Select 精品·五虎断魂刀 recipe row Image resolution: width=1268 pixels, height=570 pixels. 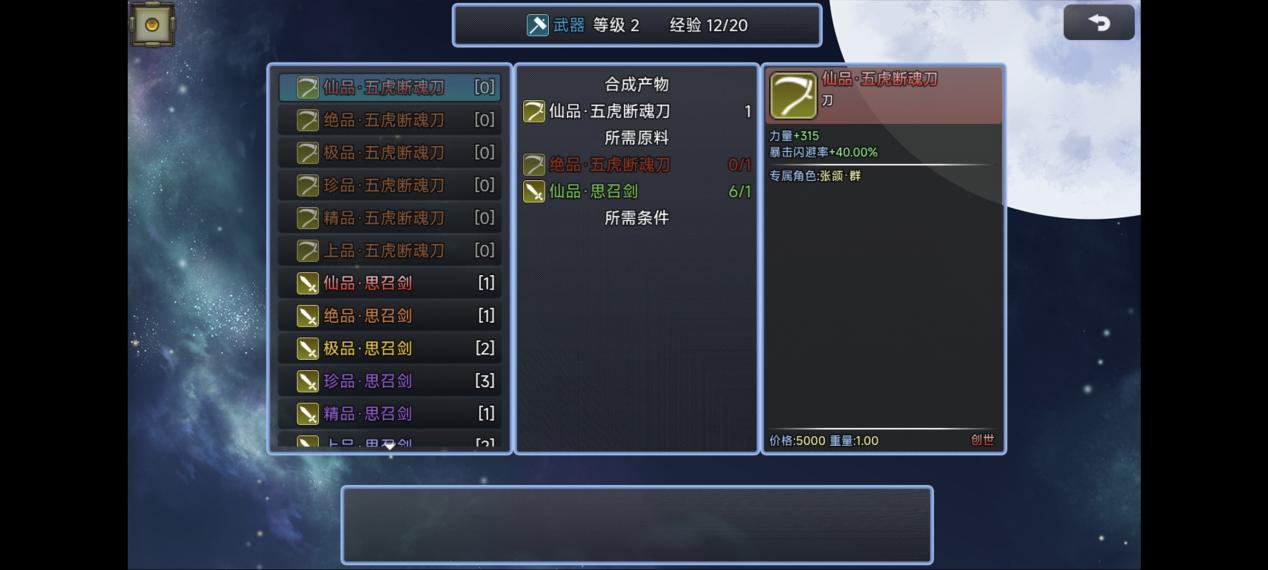point(389,218)
